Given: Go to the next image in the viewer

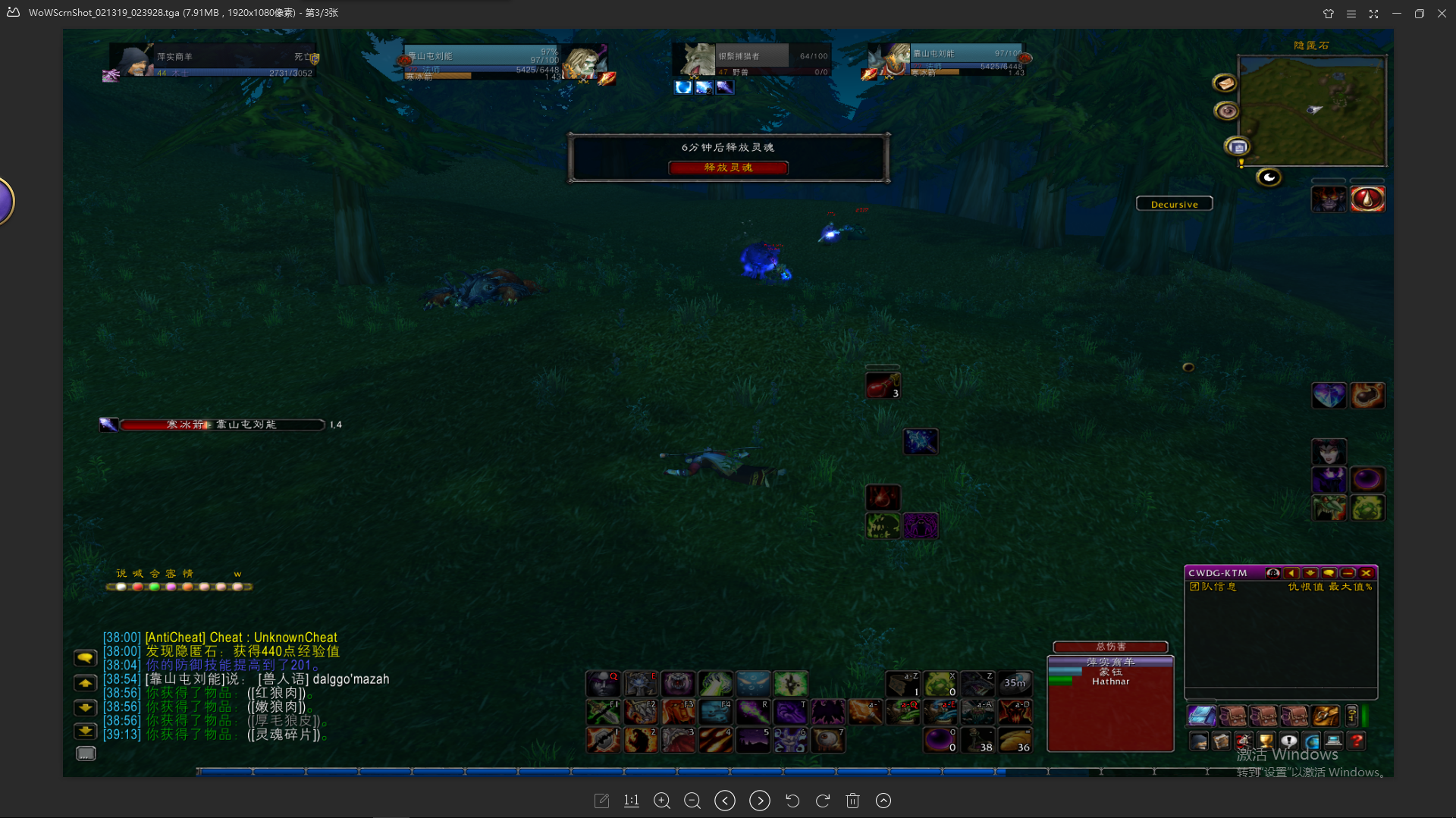Looking at the screenshot, I should 759,801.
